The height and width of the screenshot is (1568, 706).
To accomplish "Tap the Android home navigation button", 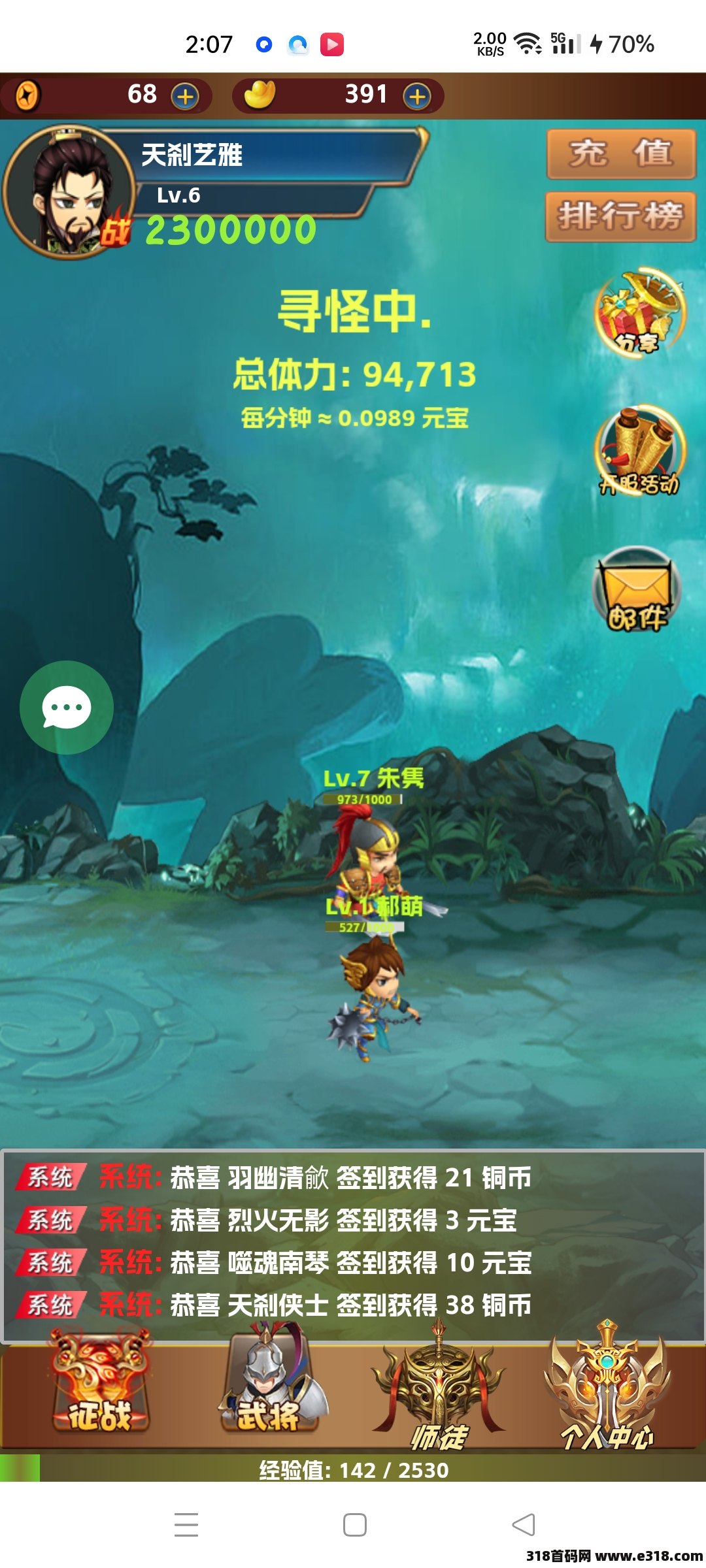I will (x=354, y=1525).
